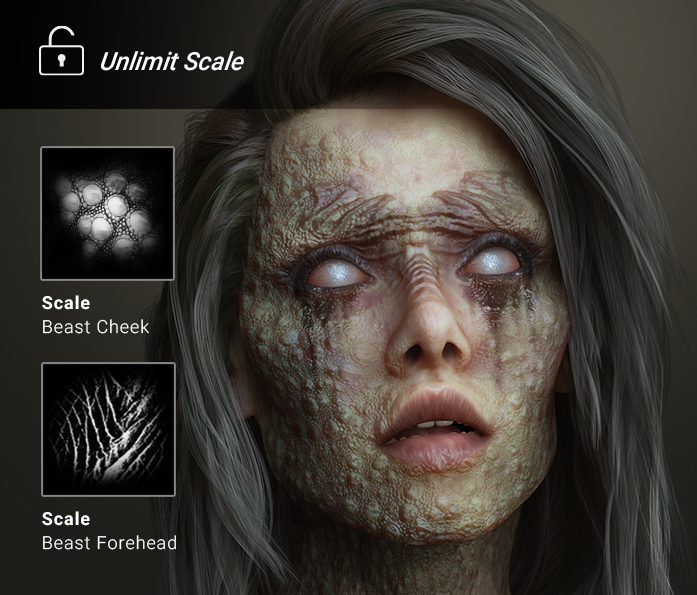The height and width of the screenshot is (595, 697).
Task: Choose the Beast Forehead scale thumbnail
Action: click(108, 429)
